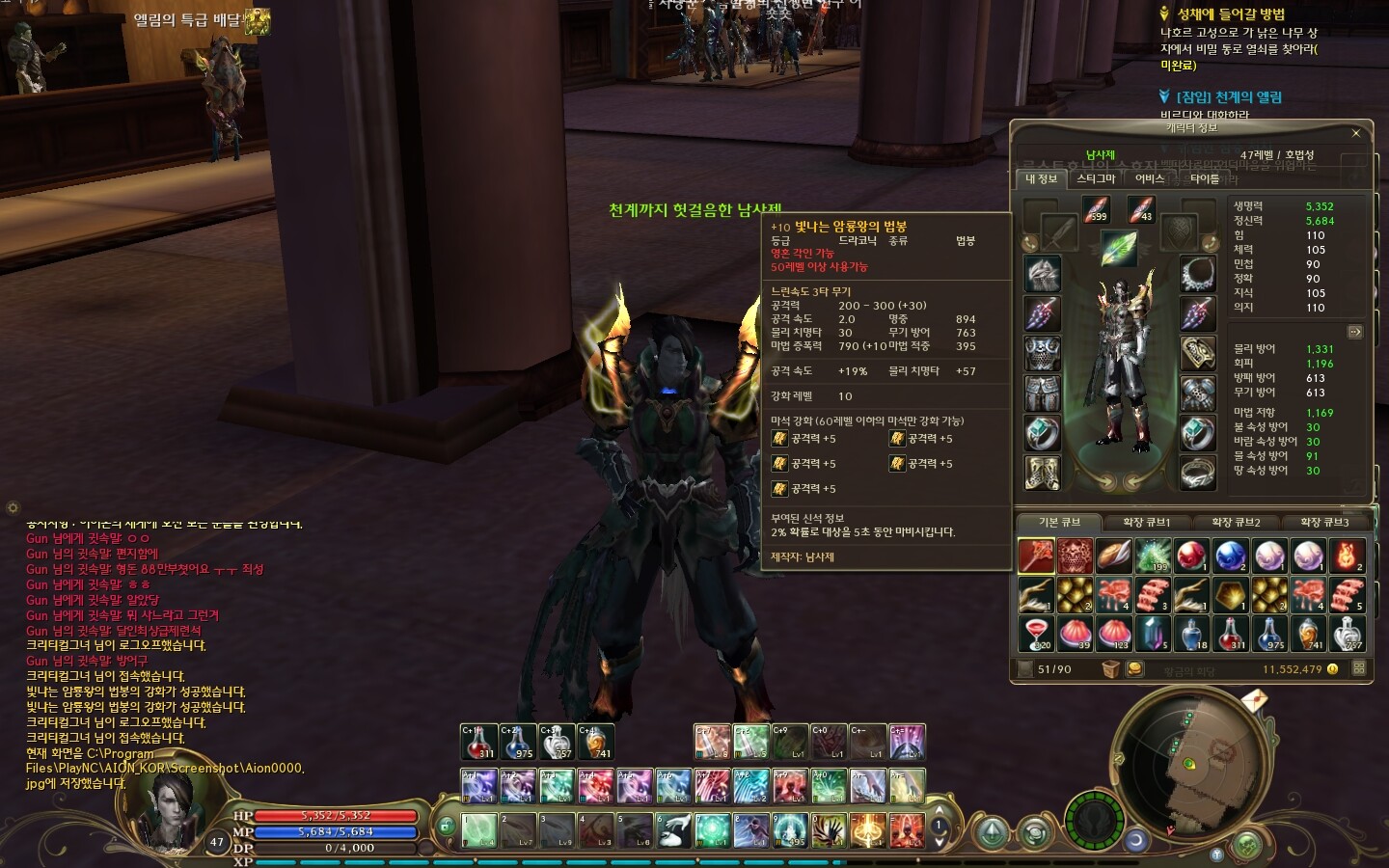
Task: Use the red potion in the C+1 quickslot
Action: pyautogui.click(x=478, y=742)
